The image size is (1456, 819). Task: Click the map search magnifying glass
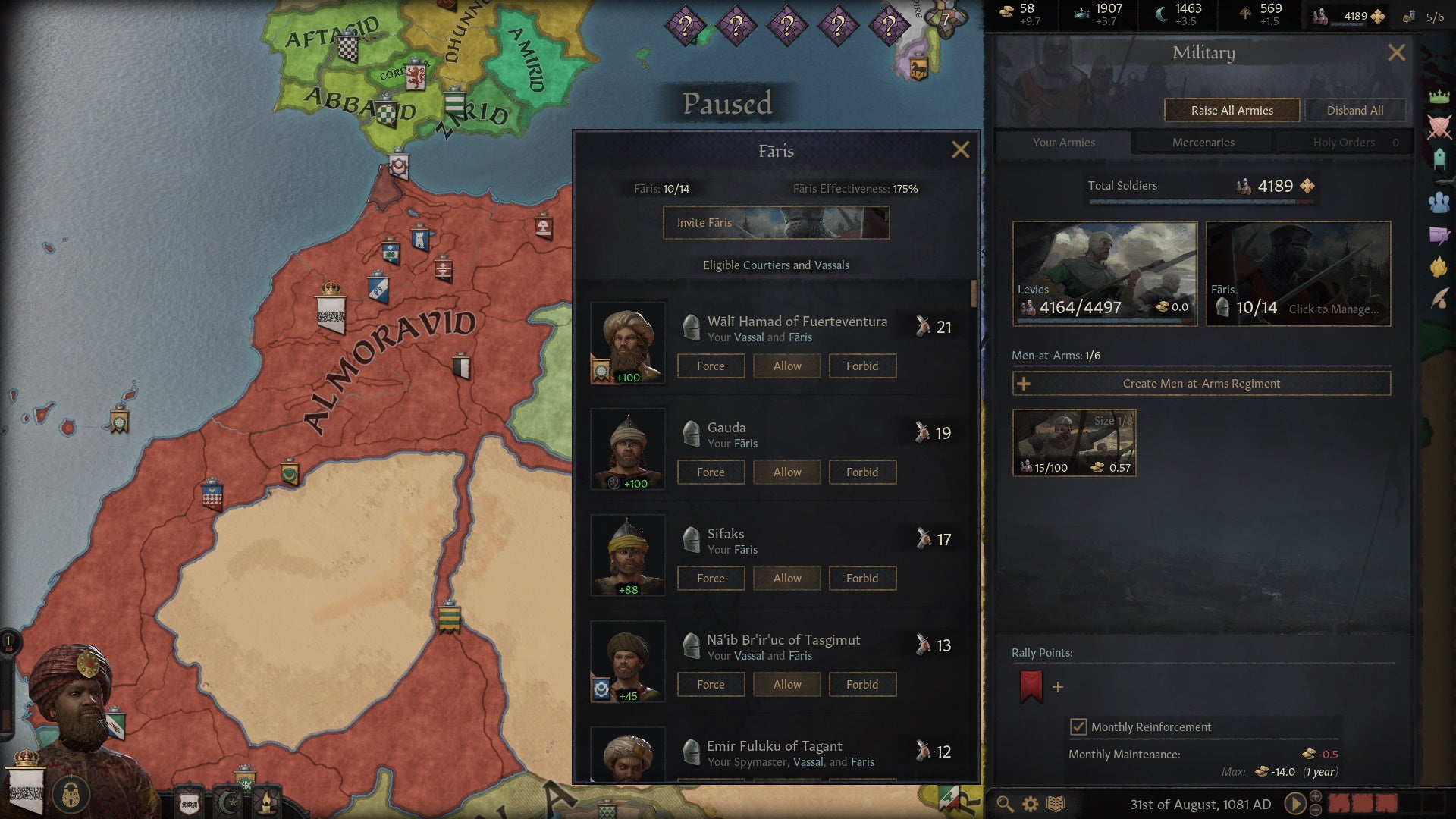tap(1005, 804)
